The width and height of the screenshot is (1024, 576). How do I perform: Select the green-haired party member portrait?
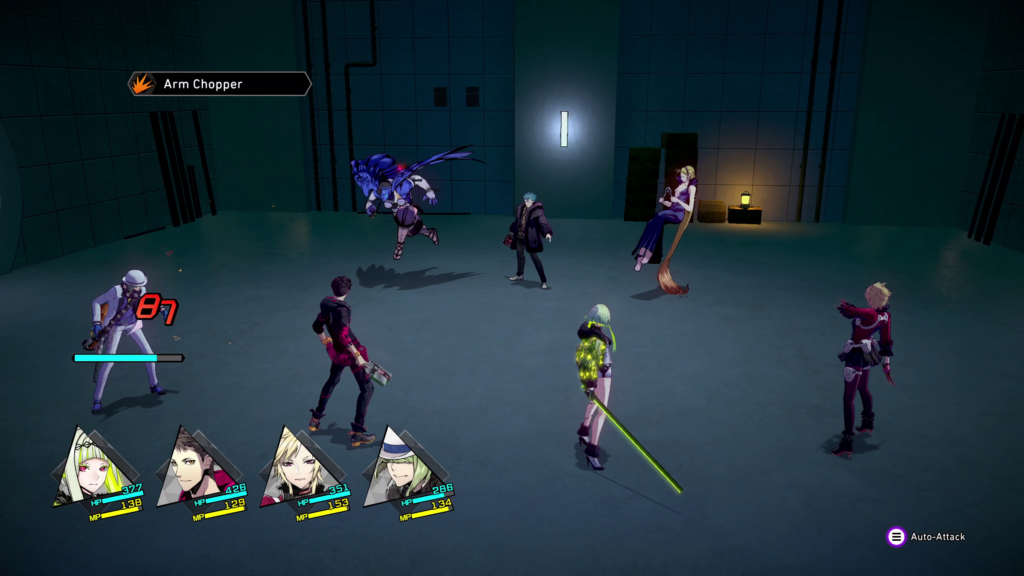(x=90, y=467)
